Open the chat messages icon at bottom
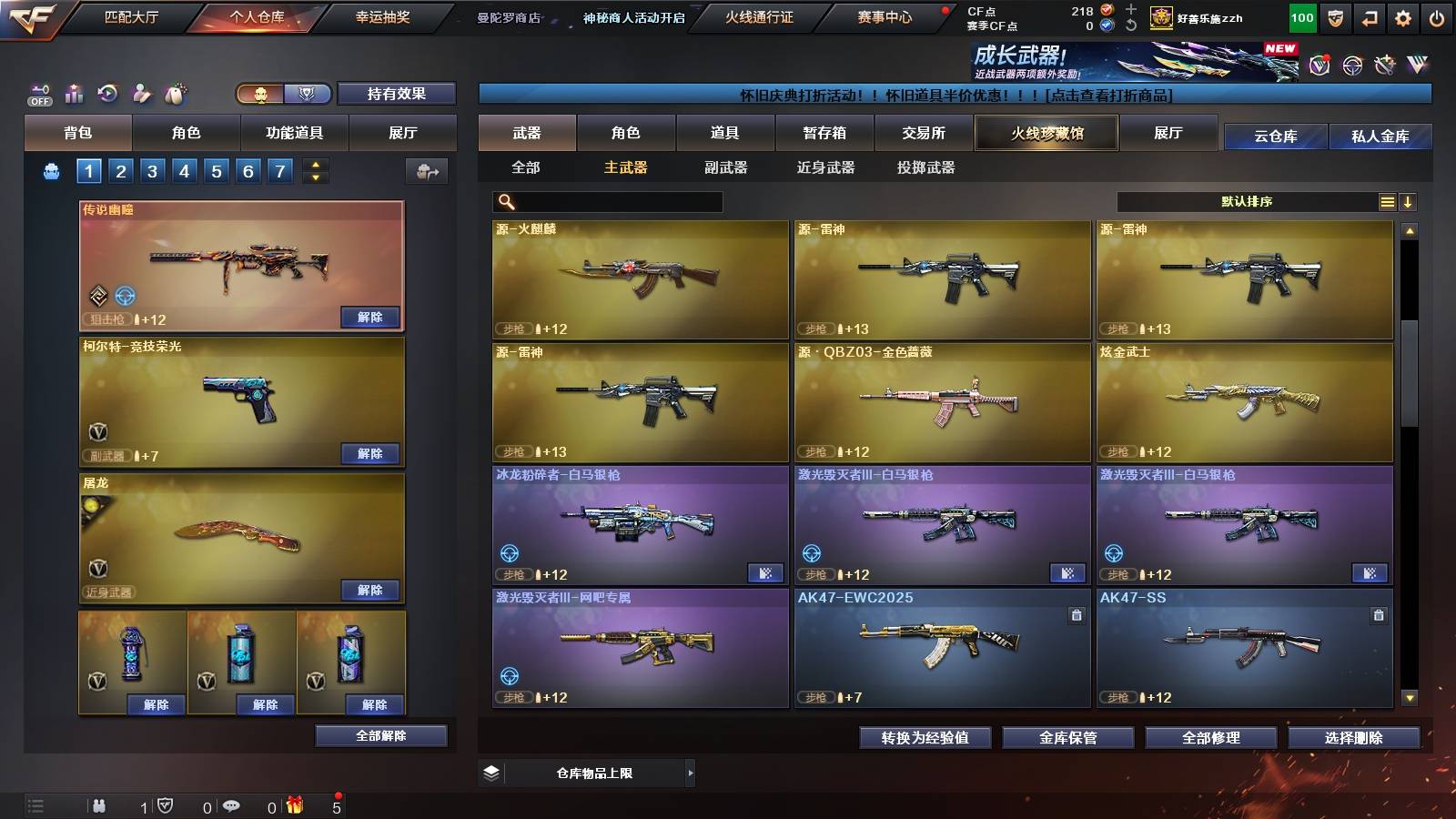 (x=231, y=806)
